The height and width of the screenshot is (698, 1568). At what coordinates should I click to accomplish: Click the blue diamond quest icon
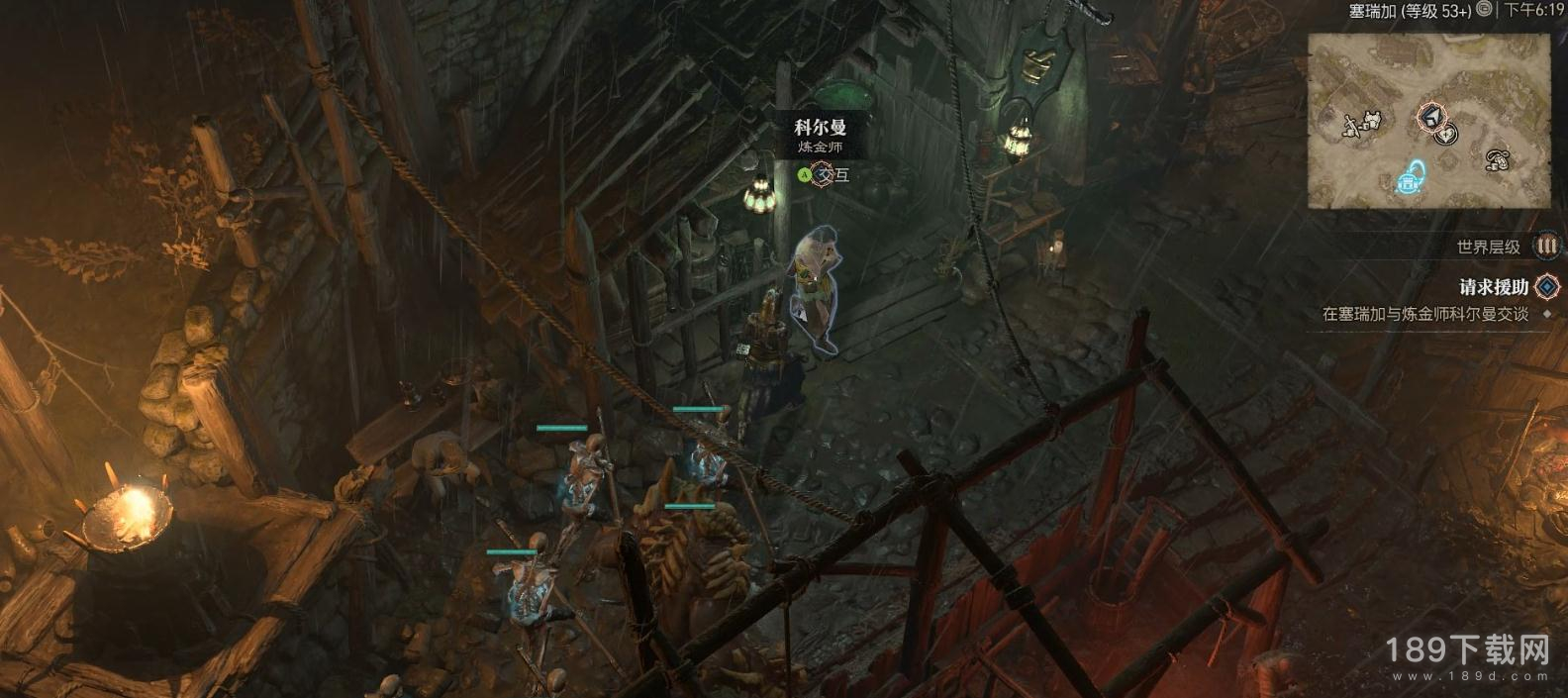pyautogui.click(x=1546, y=287)
